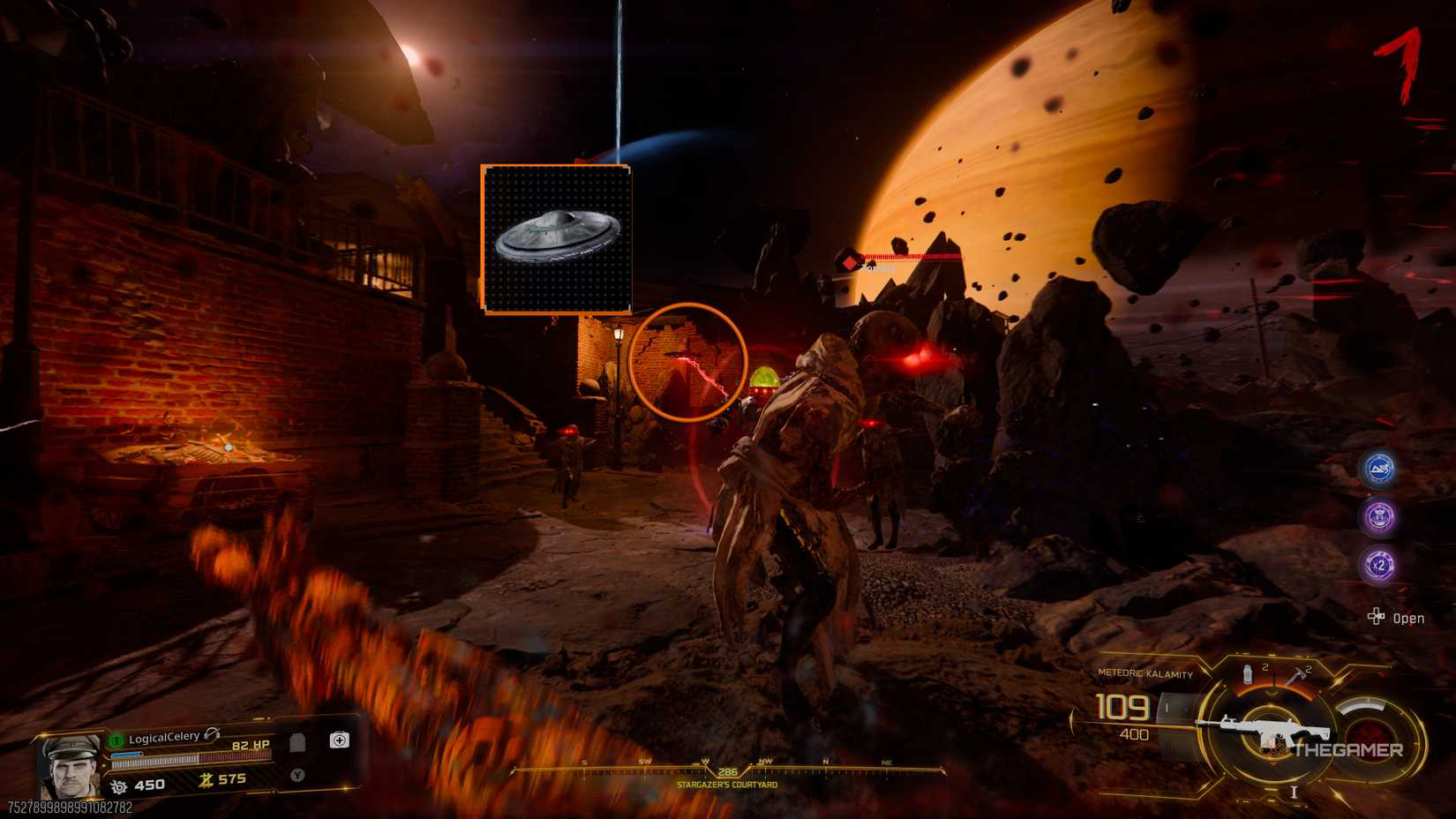1456x819 pixels.
Task: Click the headset icon beside LogicalCelery's name
Action: point(210,734)
